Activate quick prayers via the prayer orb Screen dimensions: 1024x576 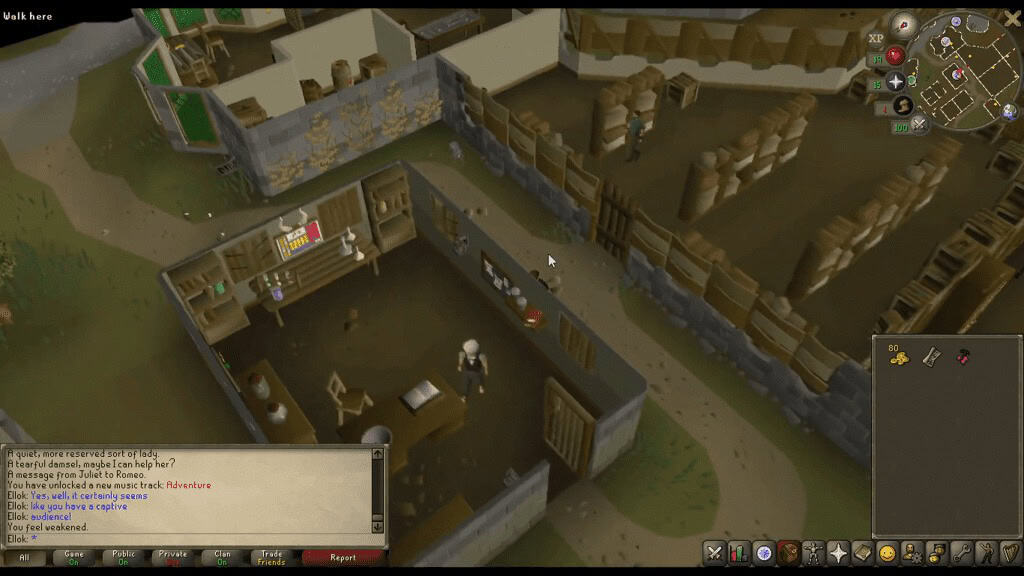coord(896,82)
